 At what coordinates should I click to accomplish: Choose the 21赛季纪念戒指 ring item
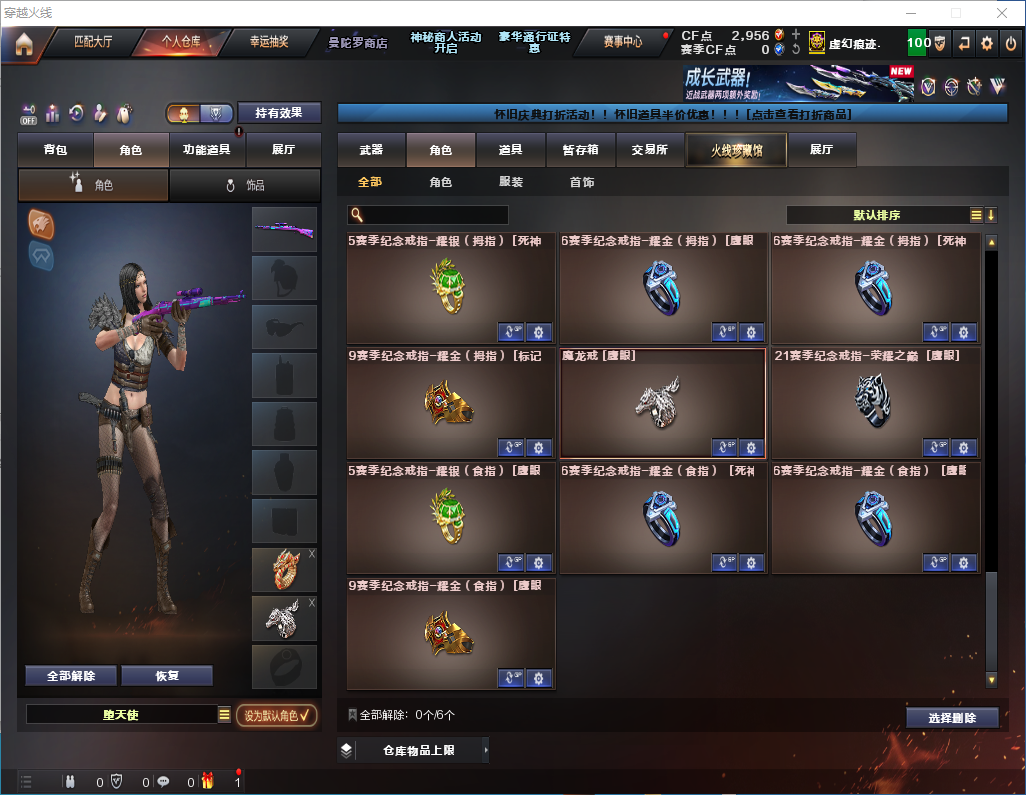coord(875,400)
